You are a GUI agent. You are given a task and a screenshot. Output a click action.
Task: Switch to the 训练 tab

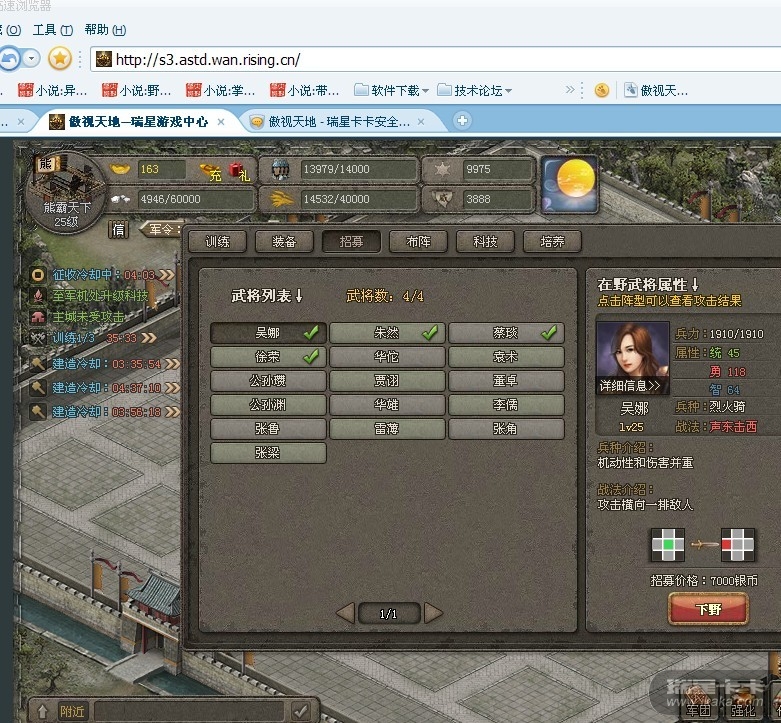pyautogui.click(x=217, y=241)
